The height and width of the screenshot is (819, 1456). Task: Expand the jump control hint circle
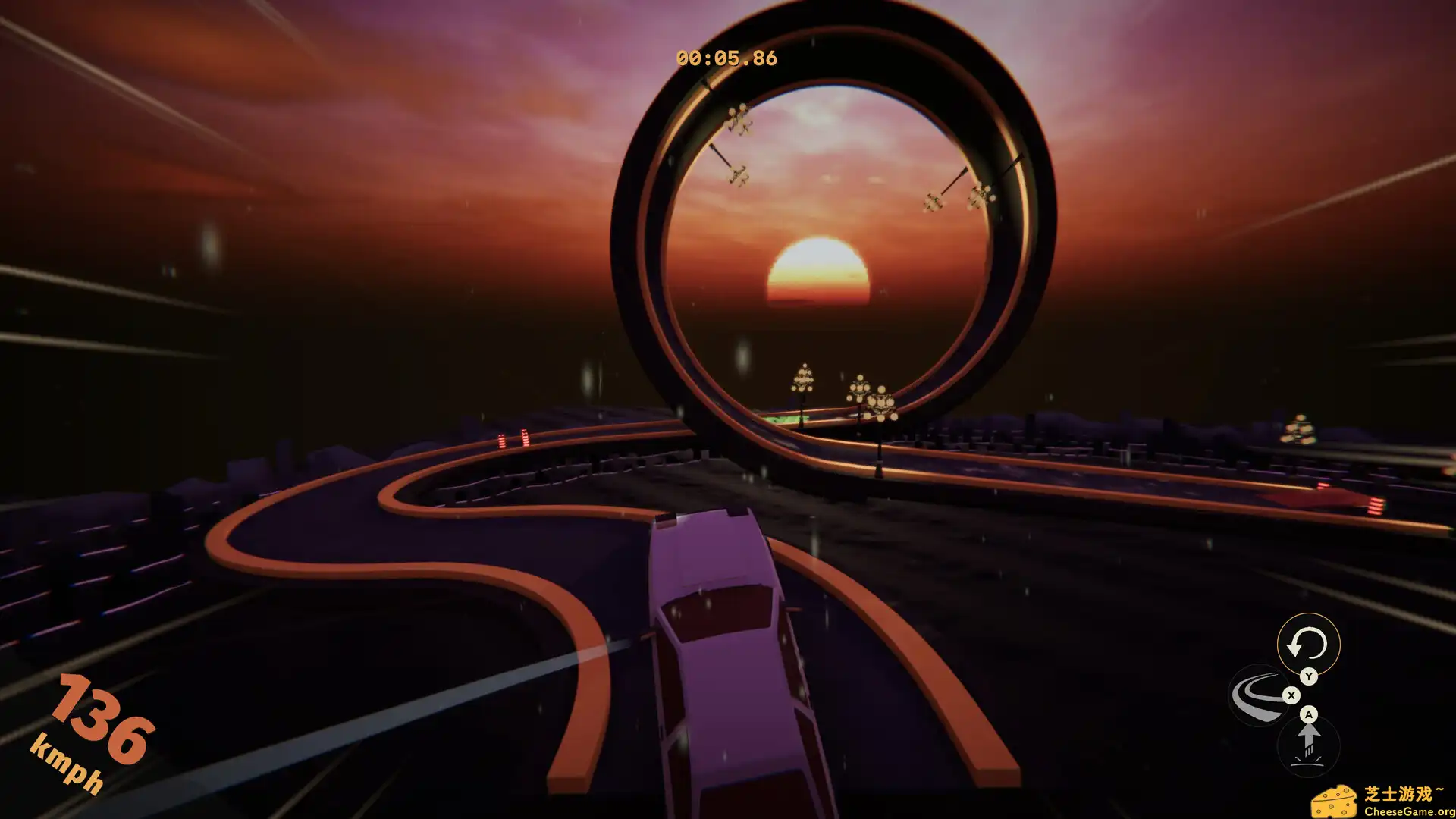1309,742
